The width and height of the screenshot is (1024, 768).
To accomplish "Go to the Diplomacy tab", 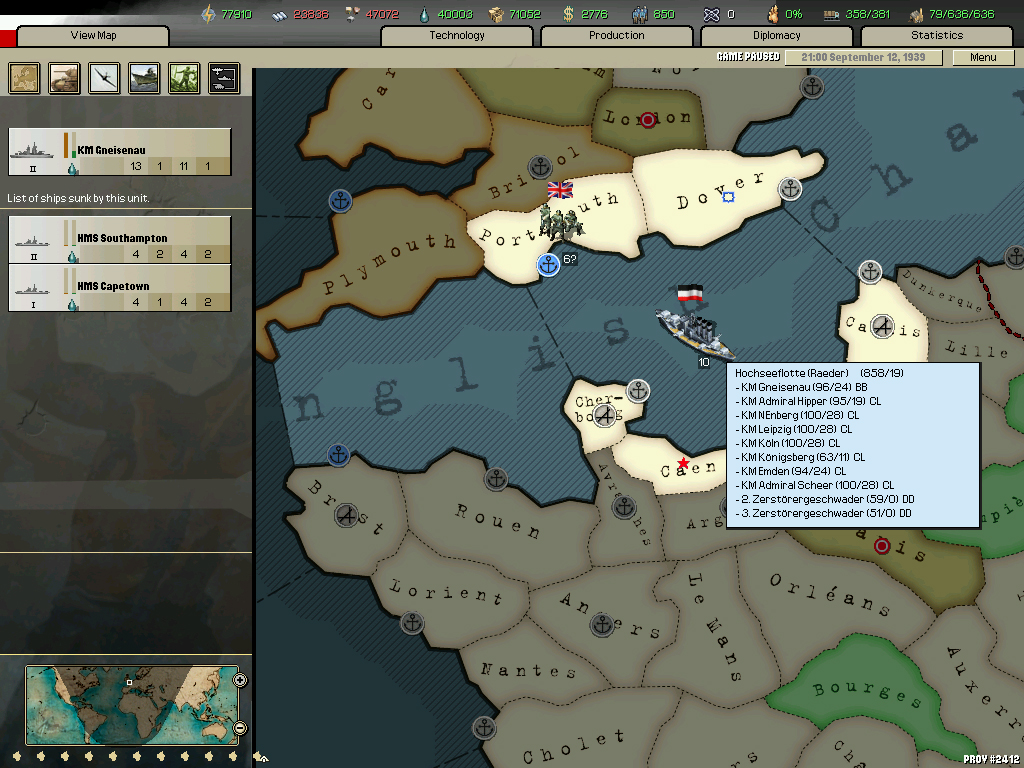I will coord(777,36).
